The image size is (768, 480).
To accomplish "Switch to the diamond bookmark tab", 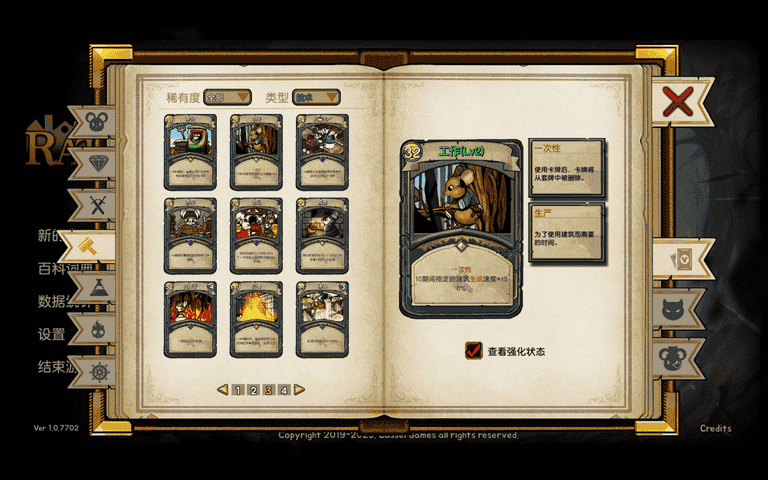I will tap(98, 164).
